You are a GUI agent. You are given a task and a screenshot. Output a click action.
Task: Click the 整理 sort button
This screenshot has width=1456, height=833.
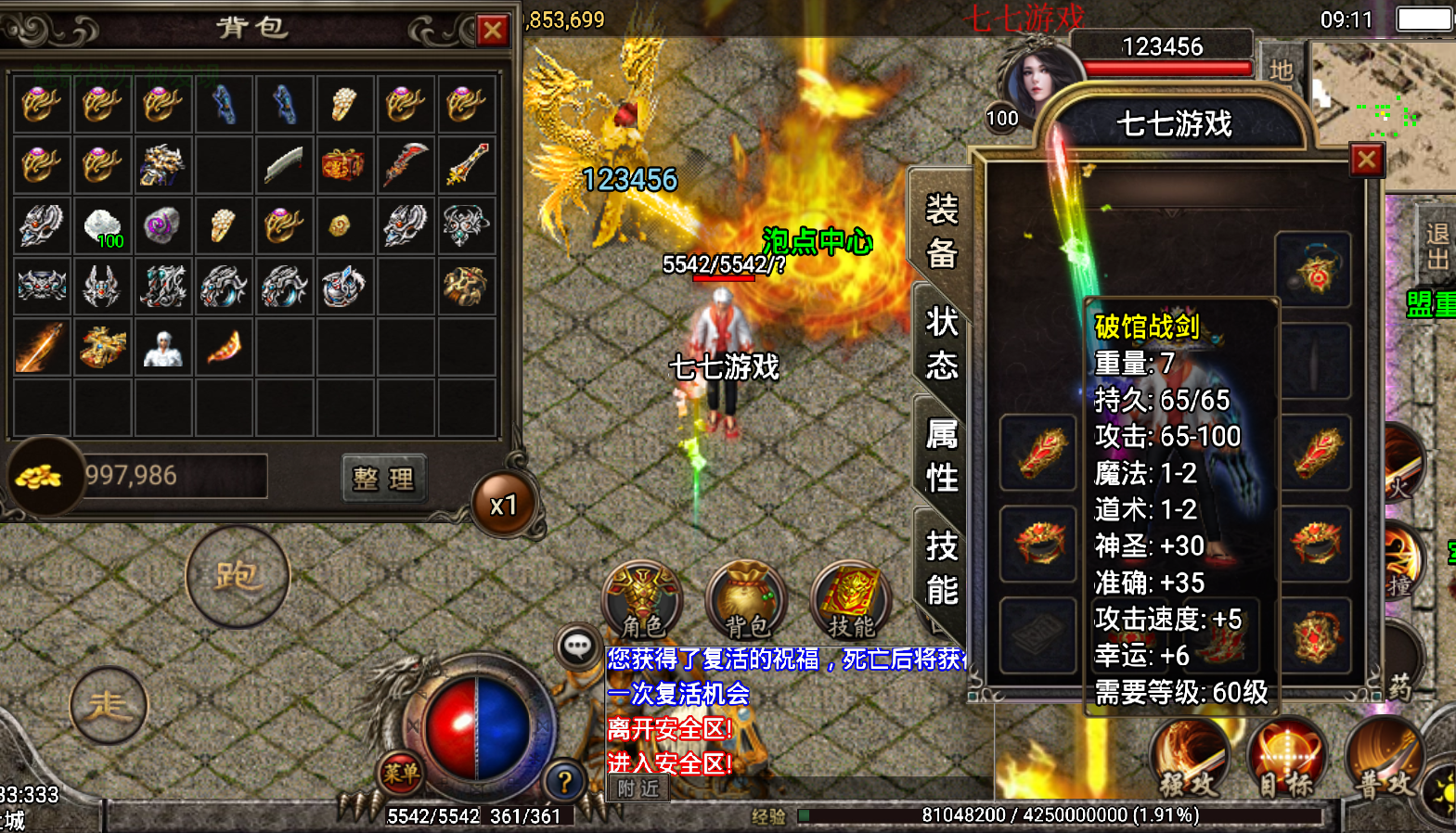pyautogui.click(x=383, y=478)
